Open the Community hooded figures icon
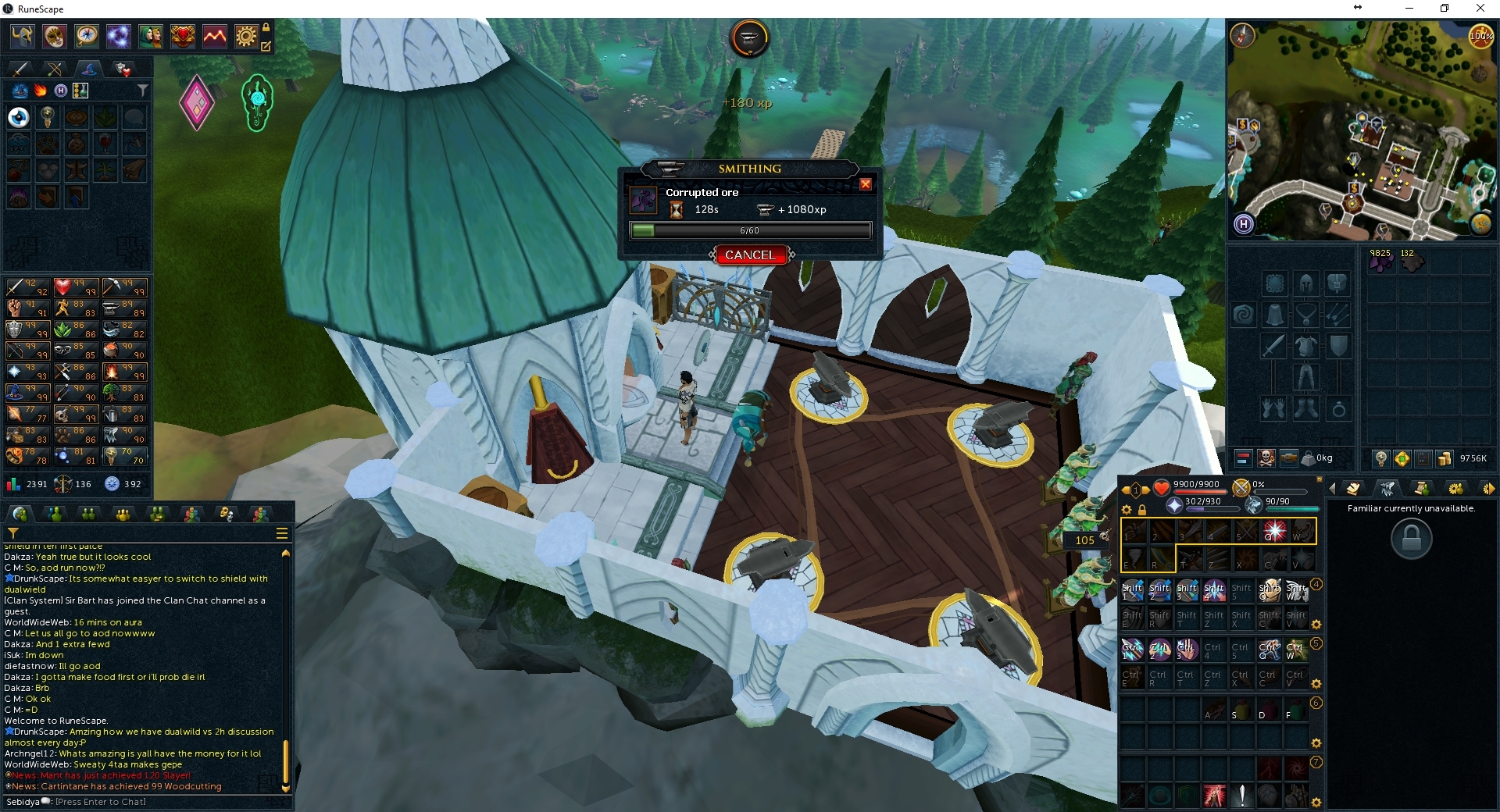The image size is (1500, 812). (x=150, y=36)
